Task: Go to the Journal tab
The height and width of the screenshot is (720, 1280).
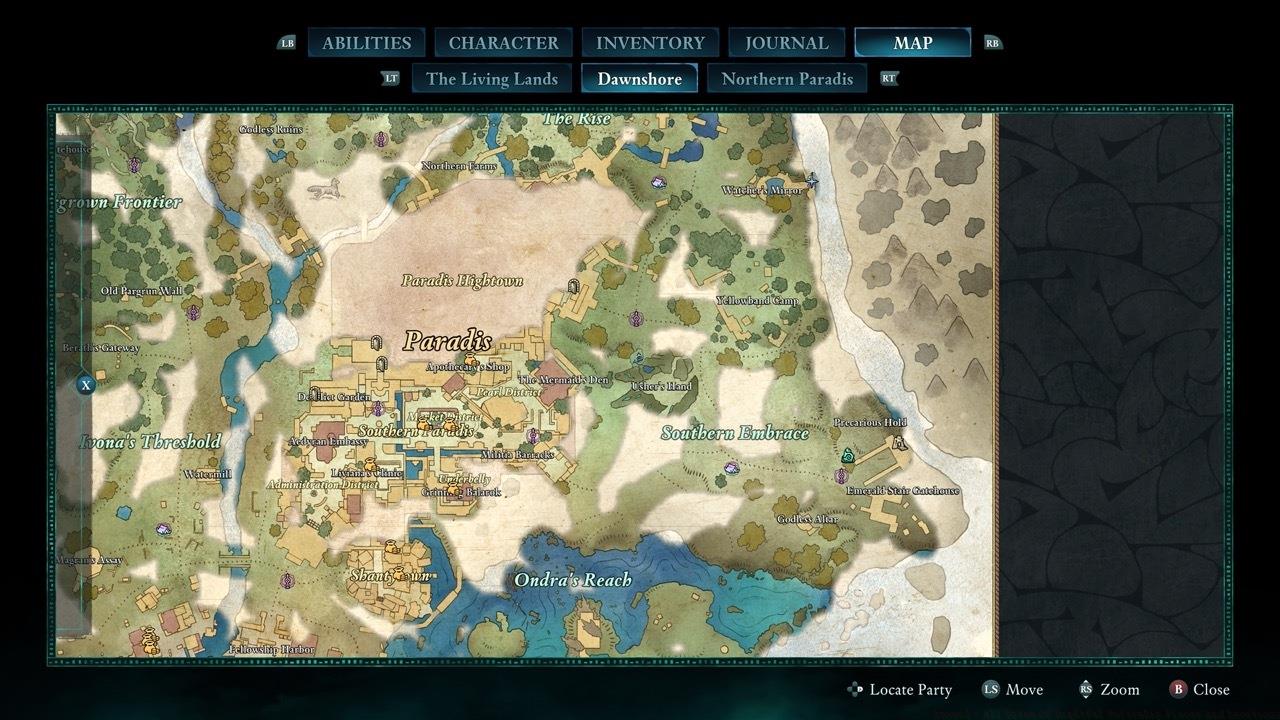Action: (x=787, y=43)
